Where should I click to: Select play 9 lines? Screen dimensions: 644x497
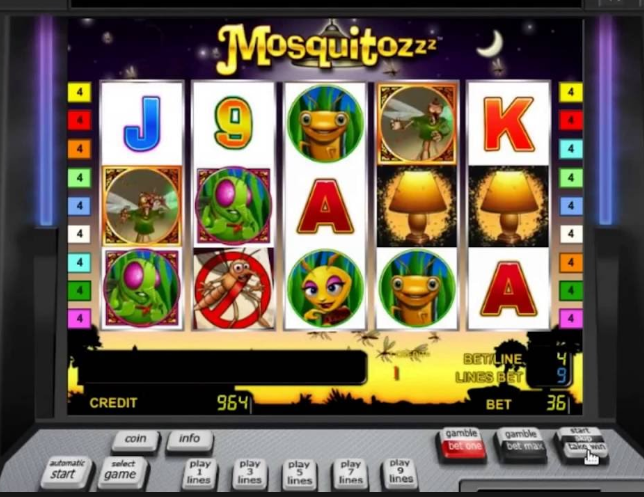(x=400, y=473)
